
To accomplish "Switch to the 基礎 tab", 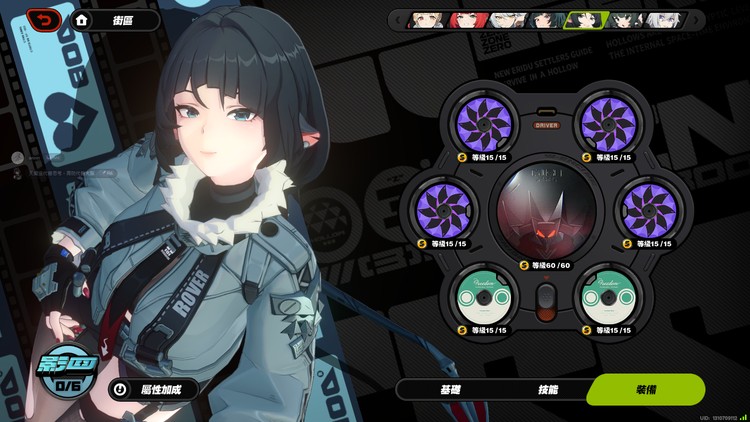I will pyautogui.click(x=451, y=389).
